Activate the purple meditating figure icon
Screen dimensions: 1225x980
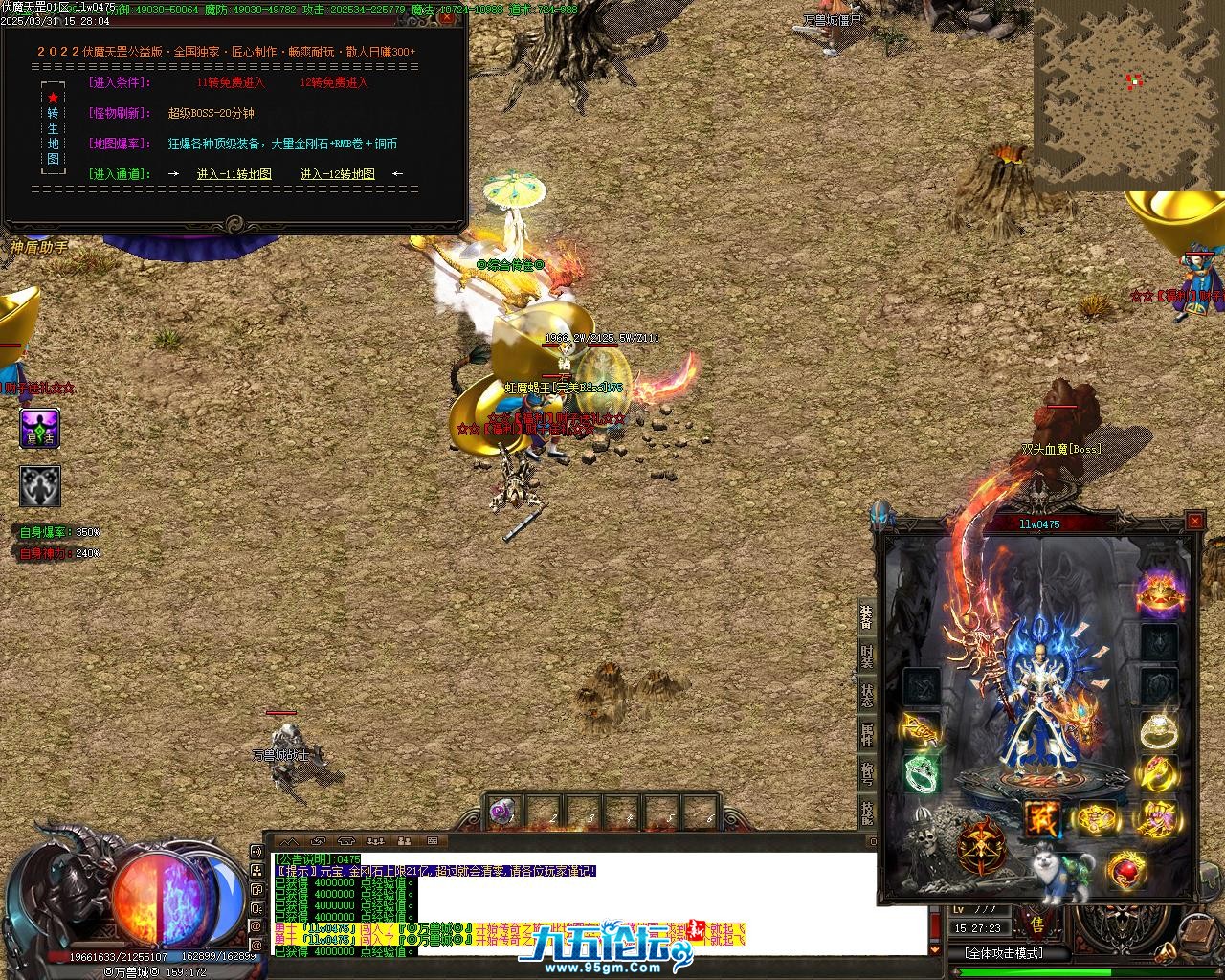tap(40, 429)
